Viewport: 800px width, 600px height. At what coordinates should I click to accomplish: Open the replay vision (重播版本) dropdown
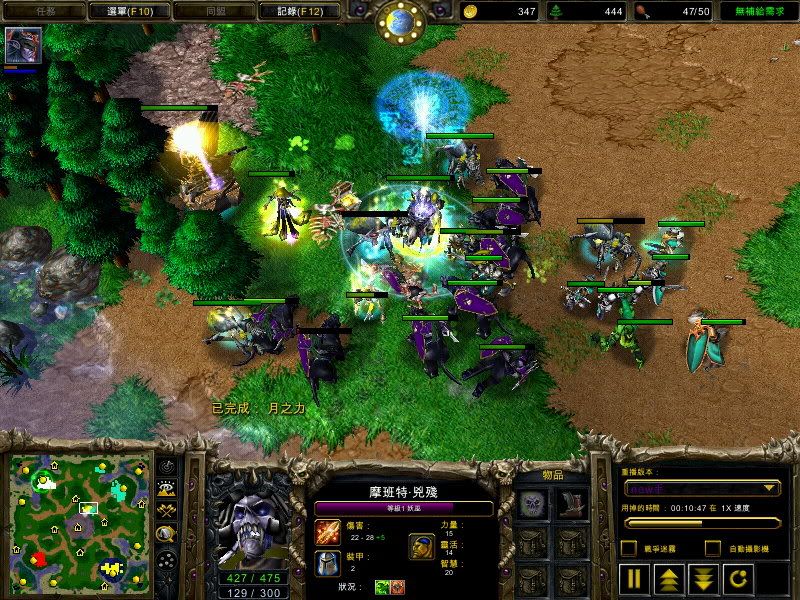(x=700, y=488)
